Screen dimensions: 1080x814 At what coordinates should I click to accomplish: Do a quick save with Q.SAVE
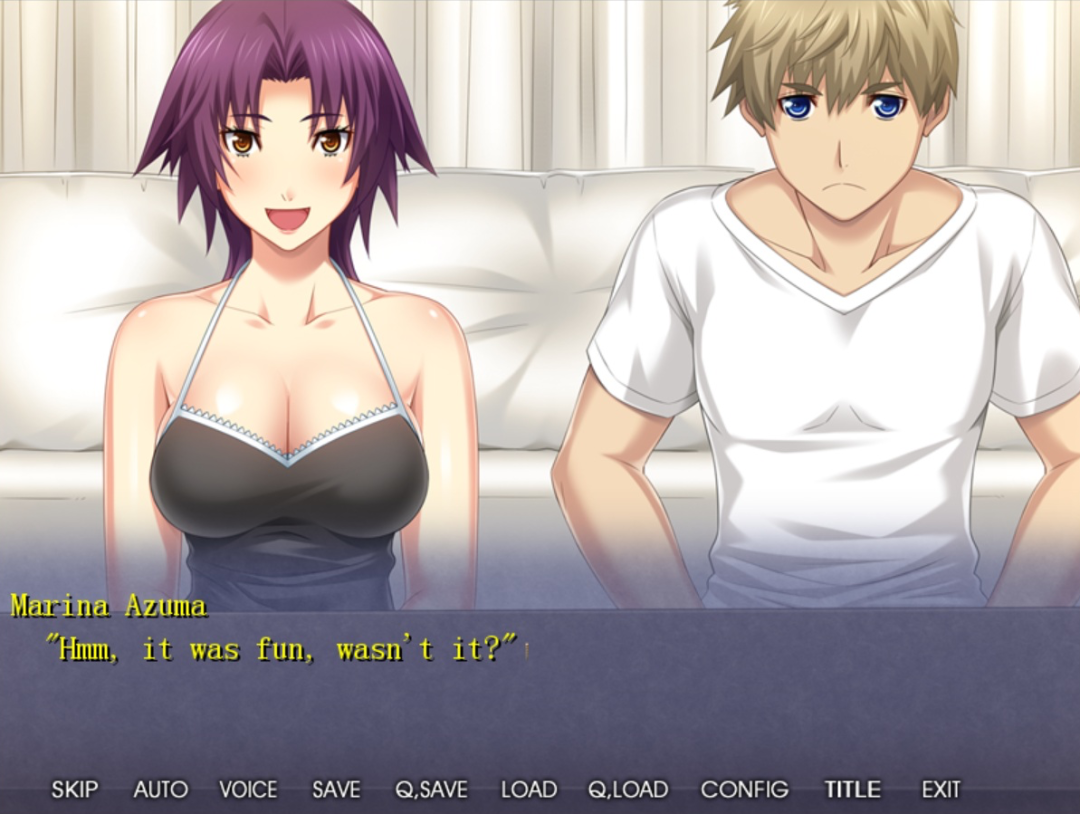431,790
